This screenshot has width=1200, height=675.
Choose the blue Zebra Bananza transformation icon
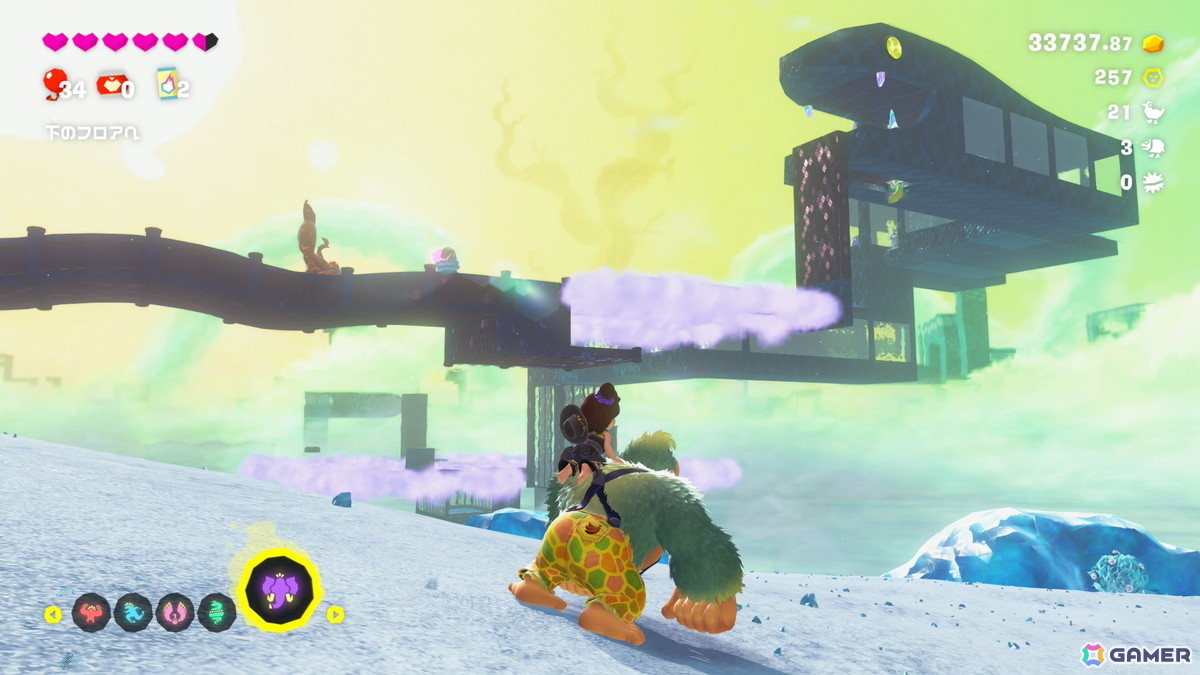coord(133,612)
